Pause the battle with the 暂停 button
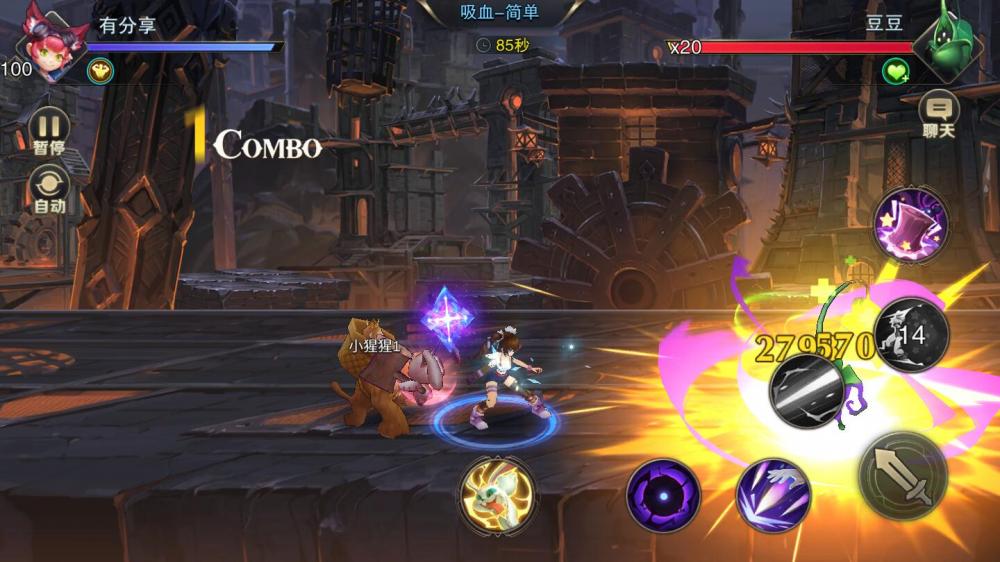Image resolution: width=1000 pixels, height=562 pixels. click(x=49, y=130)
